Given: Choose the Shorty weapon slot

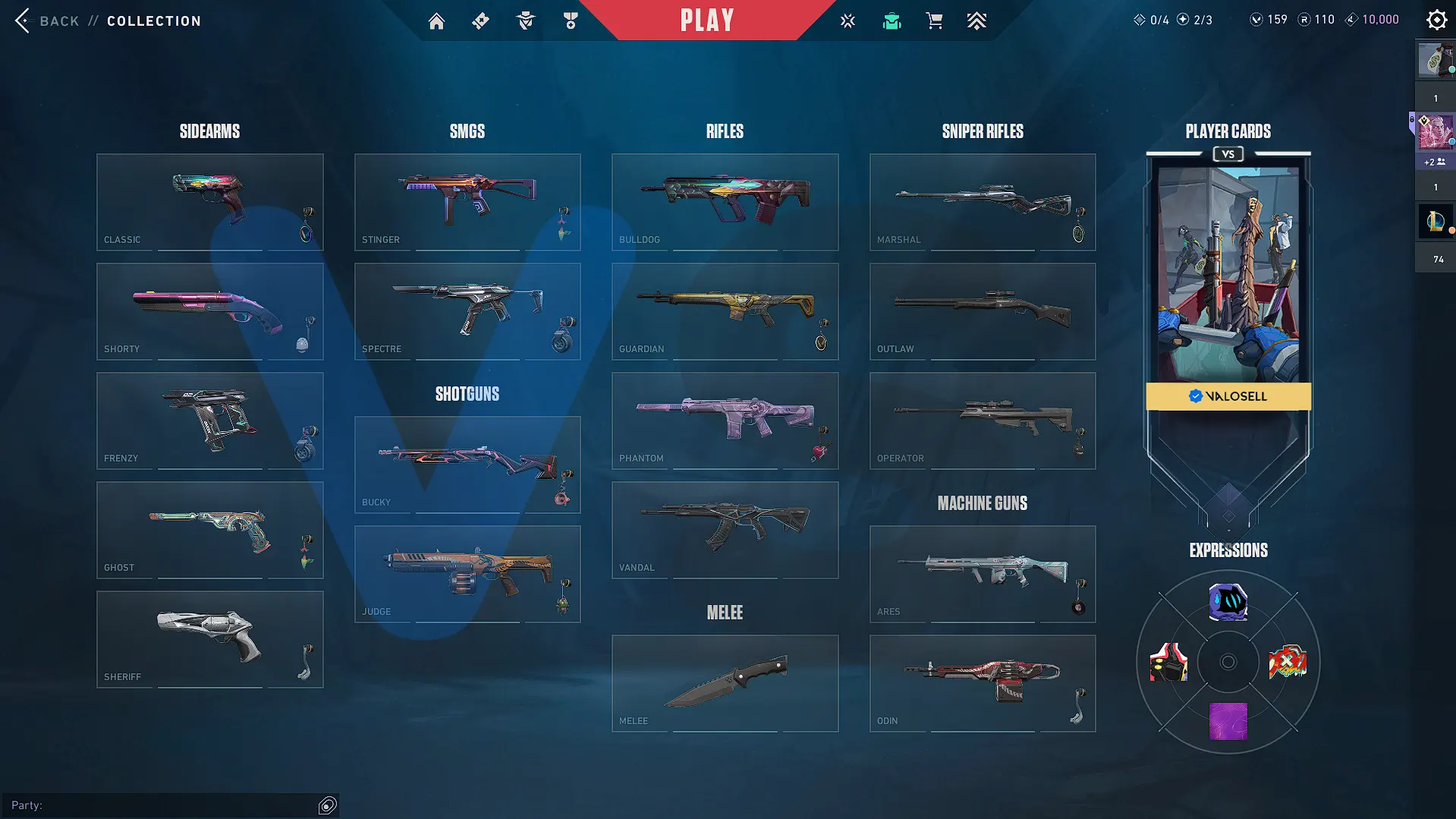Looking at the screenshot, I should coord(209,311).
